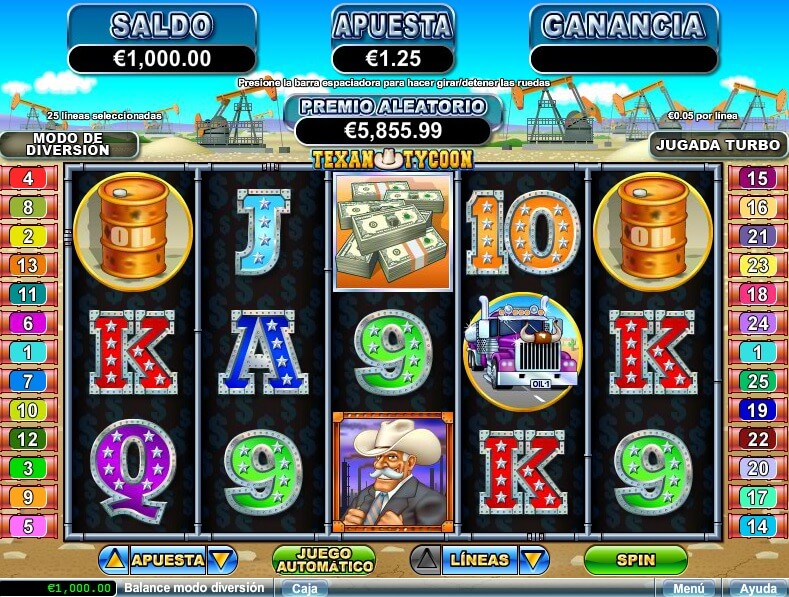Select payline number 15
Screen dimensions: 789x597
click(x=757, y=179)
